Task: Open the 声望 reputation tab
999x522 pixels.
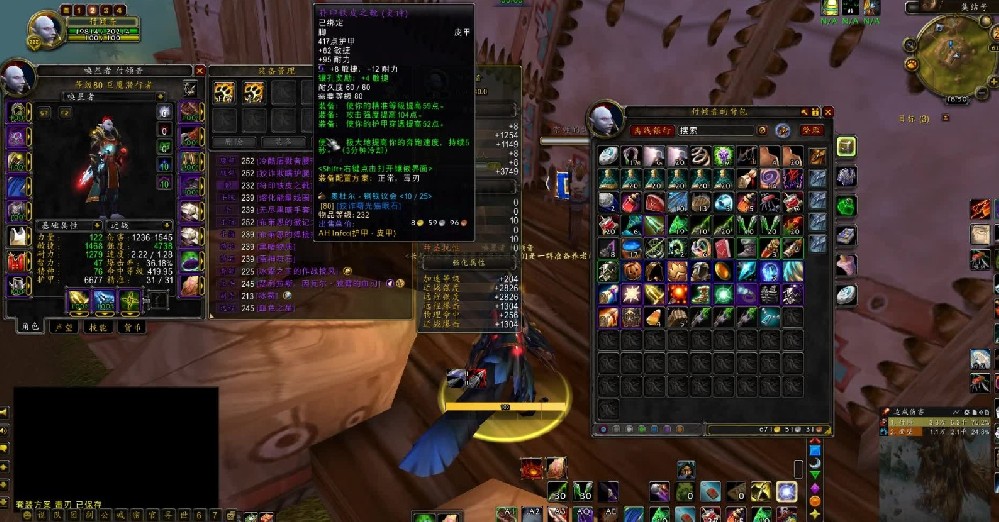Action: 63,326
